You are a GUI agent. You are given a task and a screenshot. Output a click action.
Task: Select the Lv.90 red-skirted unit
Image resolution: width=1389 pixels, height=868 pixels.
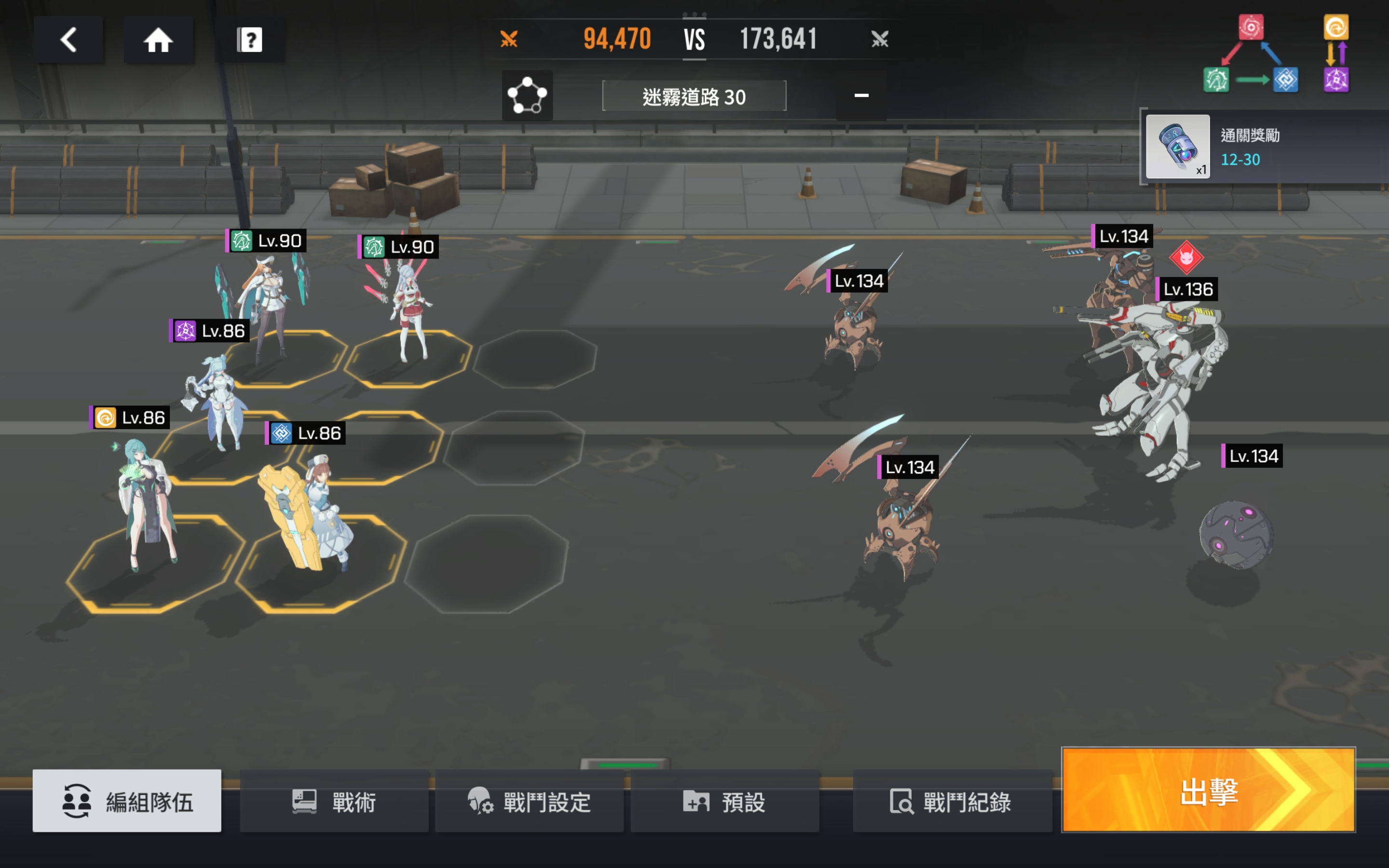[x=409, y=313]
